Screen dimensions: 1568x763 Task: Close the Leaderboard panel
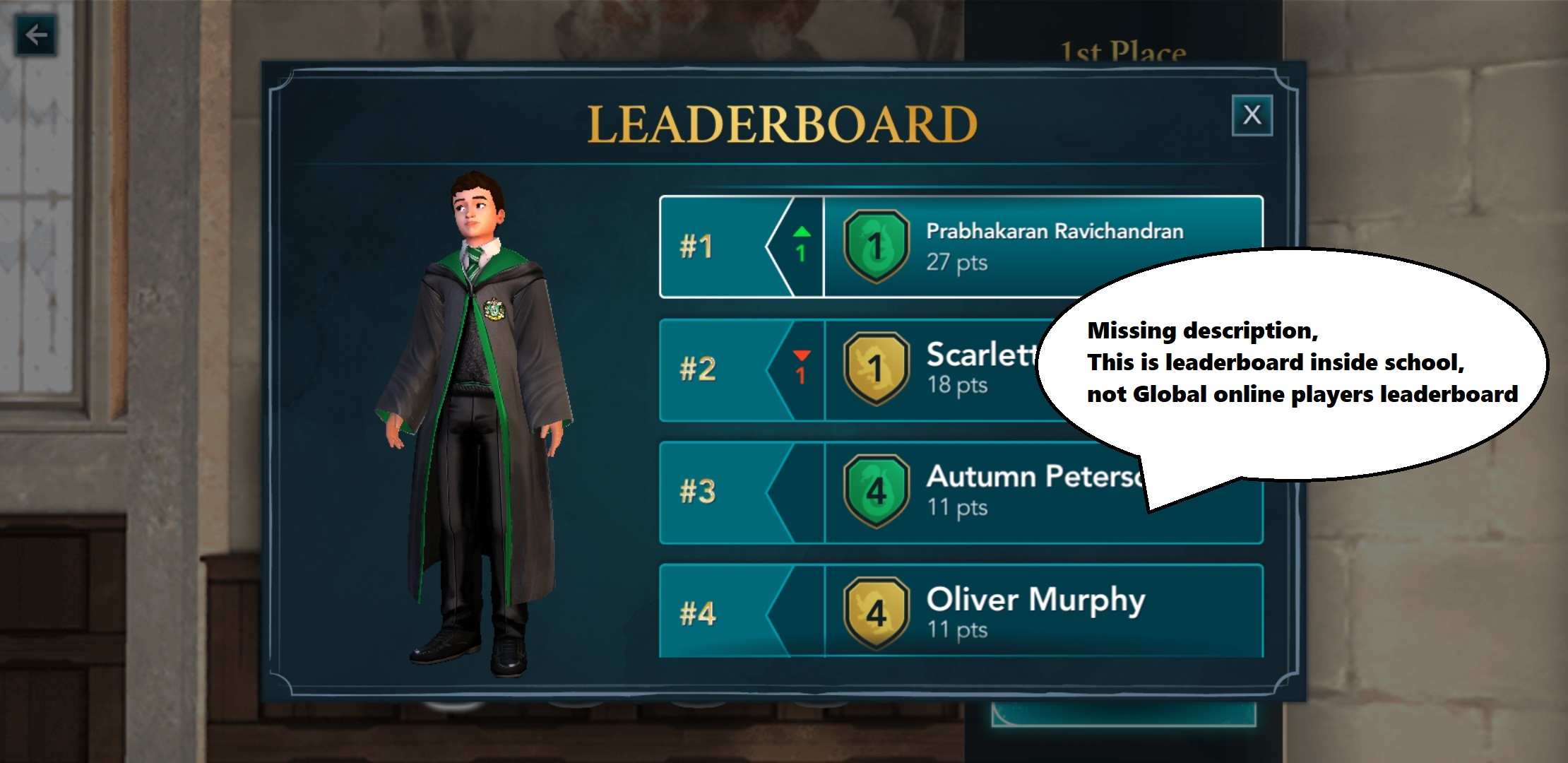(x=1252, y=115)
